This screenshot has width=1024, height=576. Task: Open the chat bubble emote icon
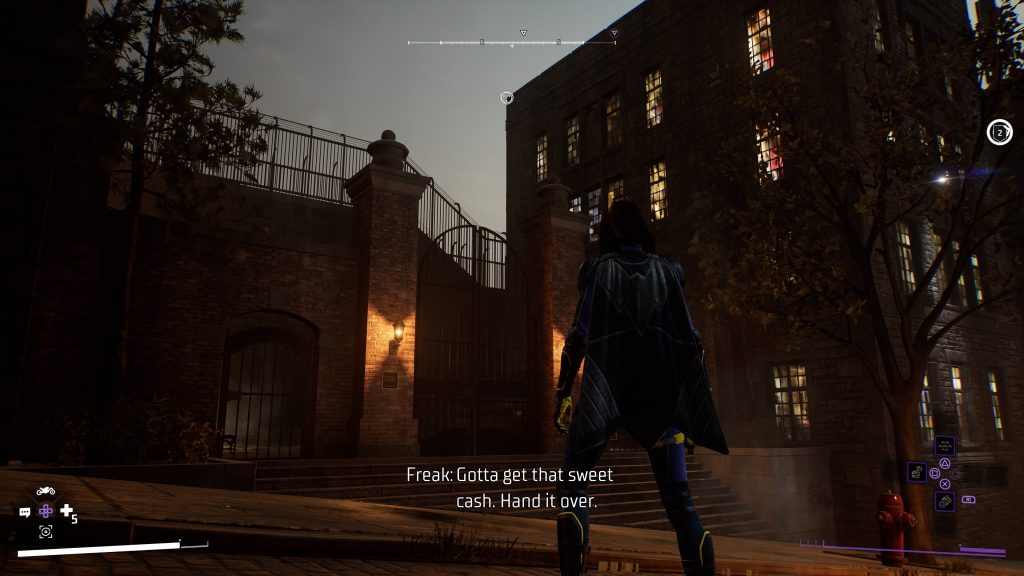coord(25,511)
